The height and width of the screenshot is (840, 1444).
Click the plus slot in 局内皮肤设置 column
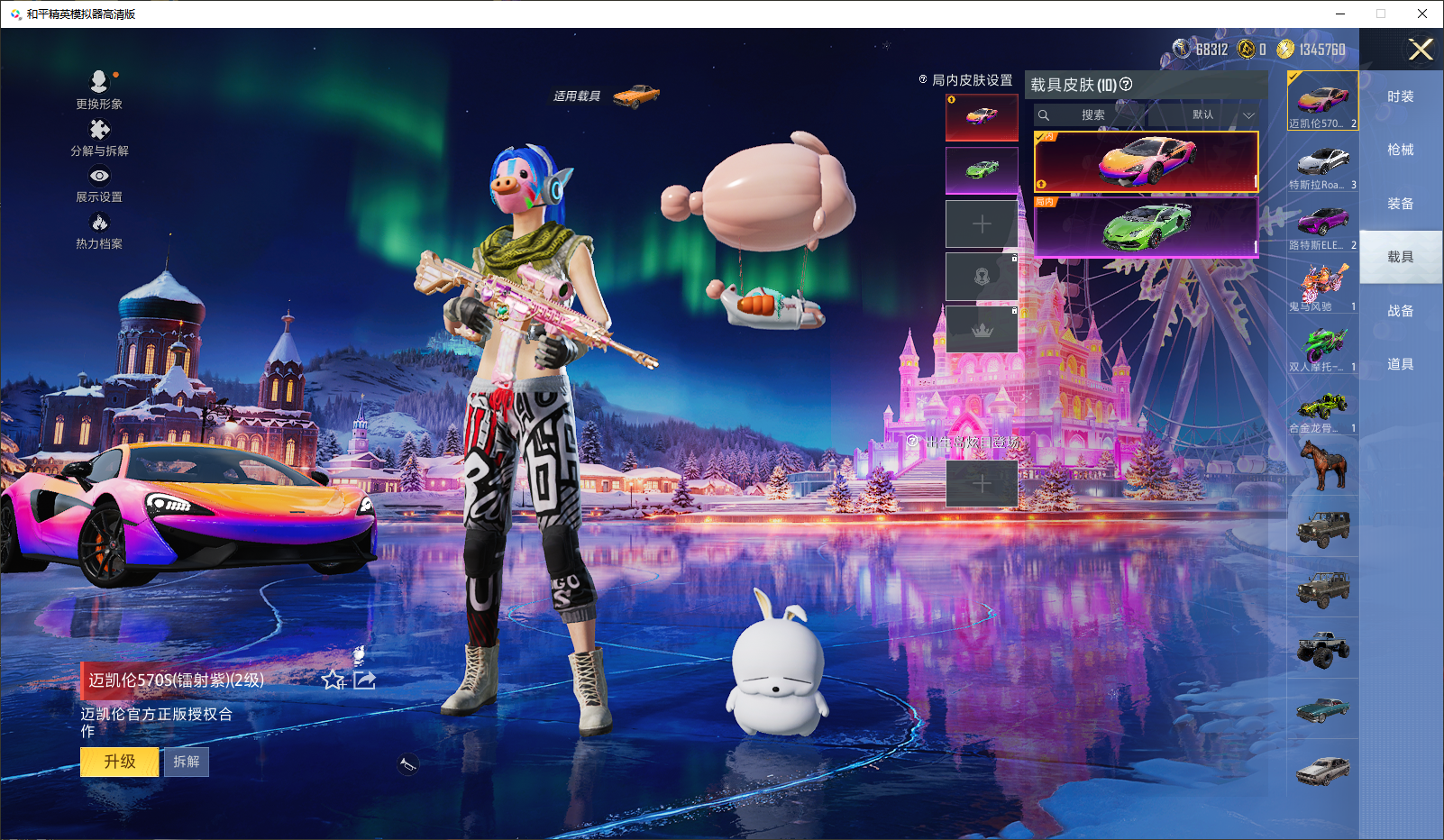tap(981, 222)
